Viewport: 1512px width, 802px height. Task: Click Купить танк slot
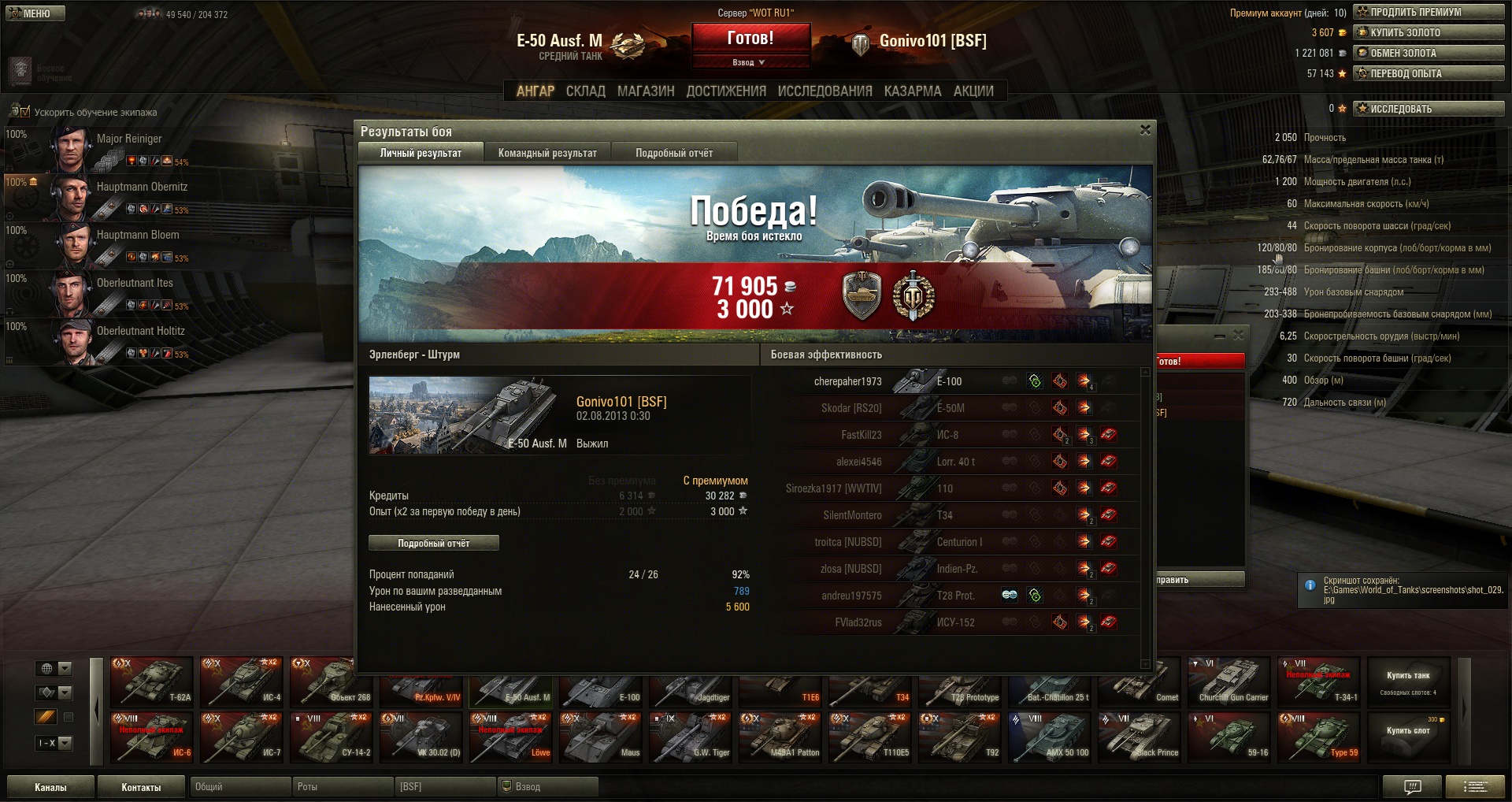pos(1408,681)
